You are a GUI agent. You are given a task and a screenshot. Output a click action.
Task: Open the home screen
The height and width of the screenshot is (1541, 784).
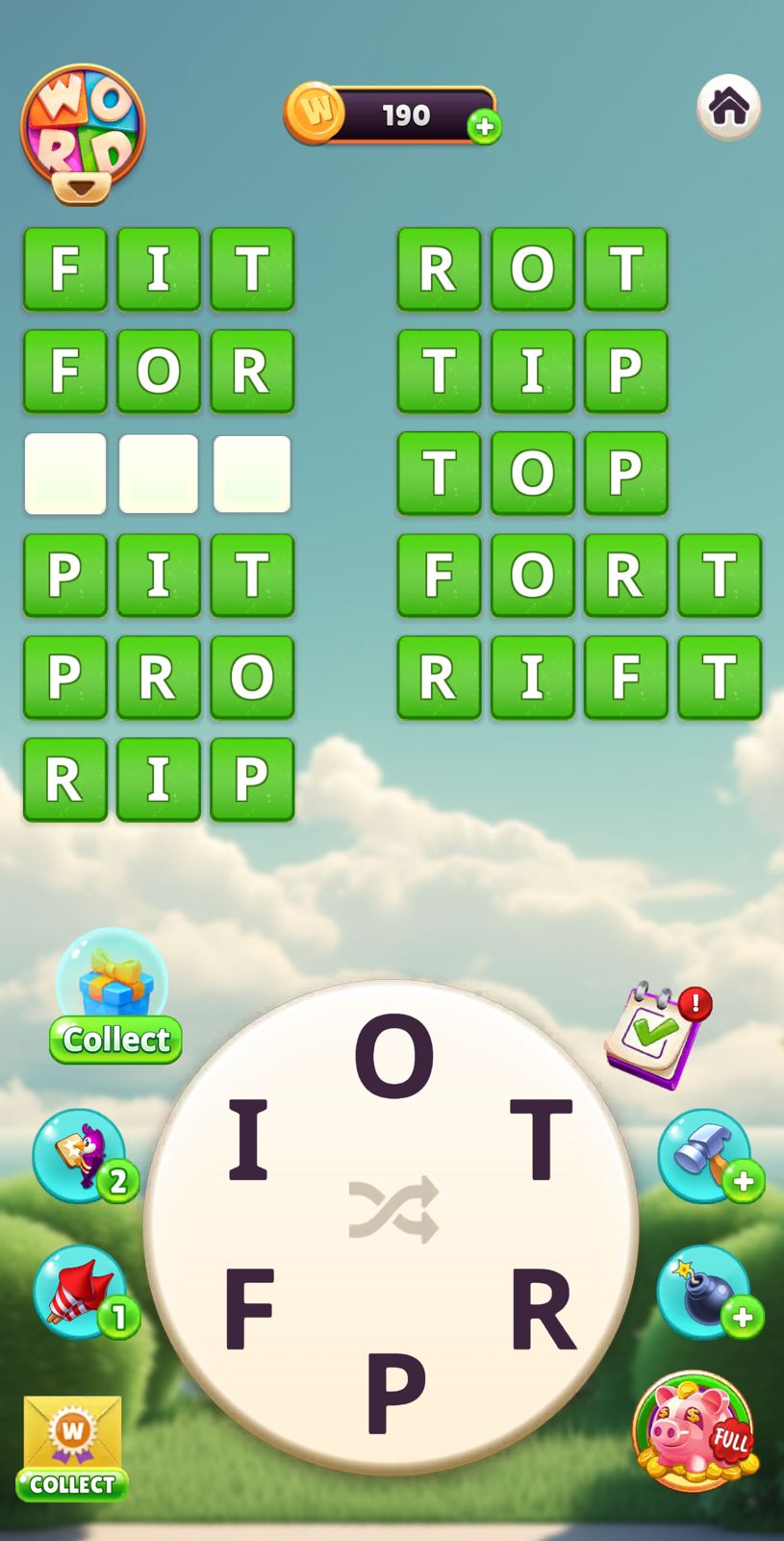coord(728,106)
